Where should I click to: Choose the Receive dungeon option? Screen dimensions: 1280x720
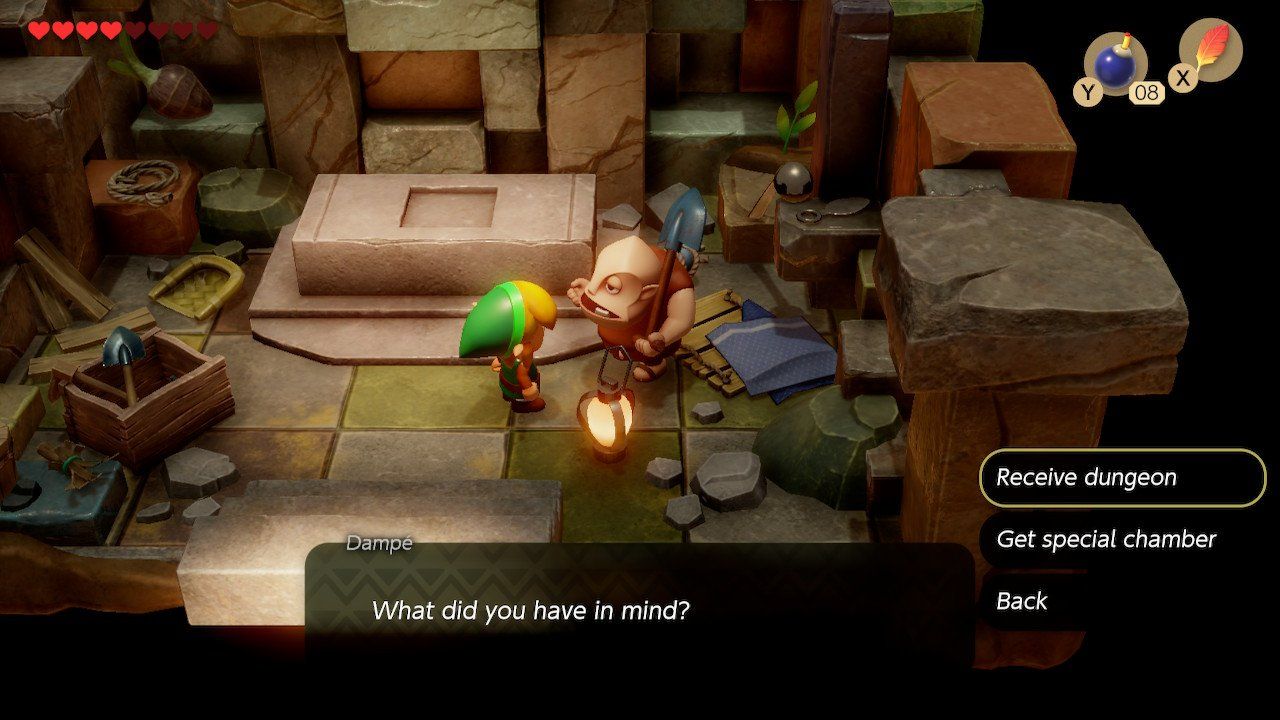click(1121, 478)
